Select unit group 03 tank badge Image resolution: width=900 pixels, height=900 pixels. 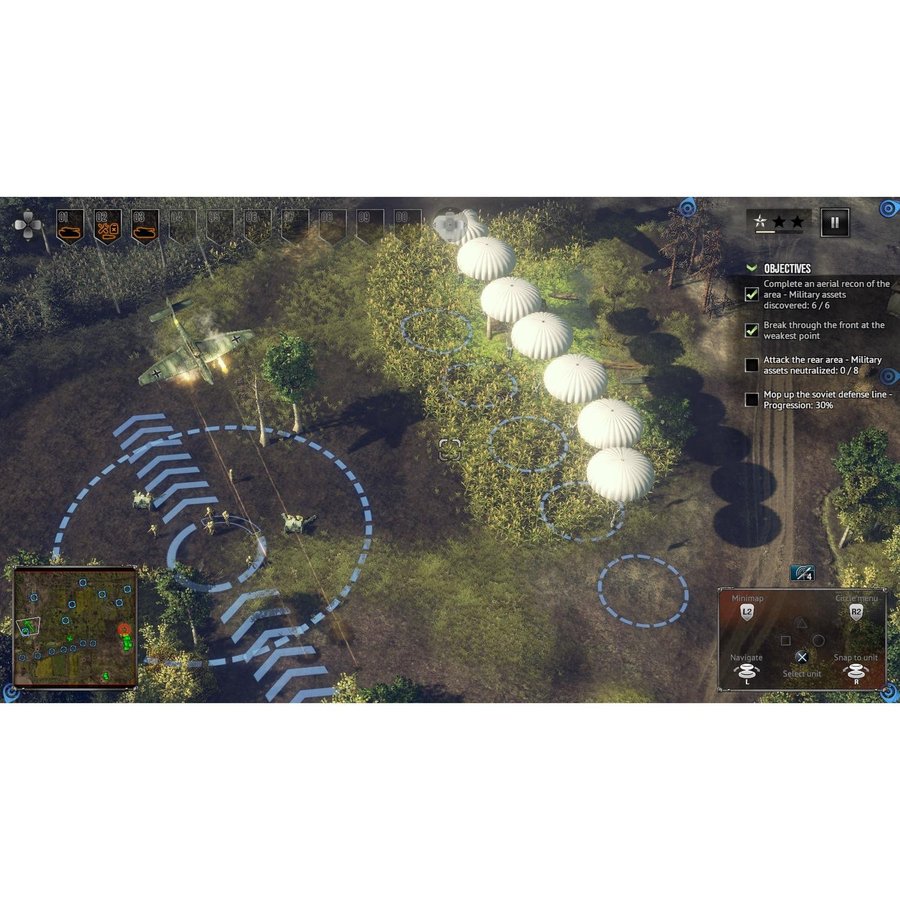pyautogui.click(x=145, y=227)
